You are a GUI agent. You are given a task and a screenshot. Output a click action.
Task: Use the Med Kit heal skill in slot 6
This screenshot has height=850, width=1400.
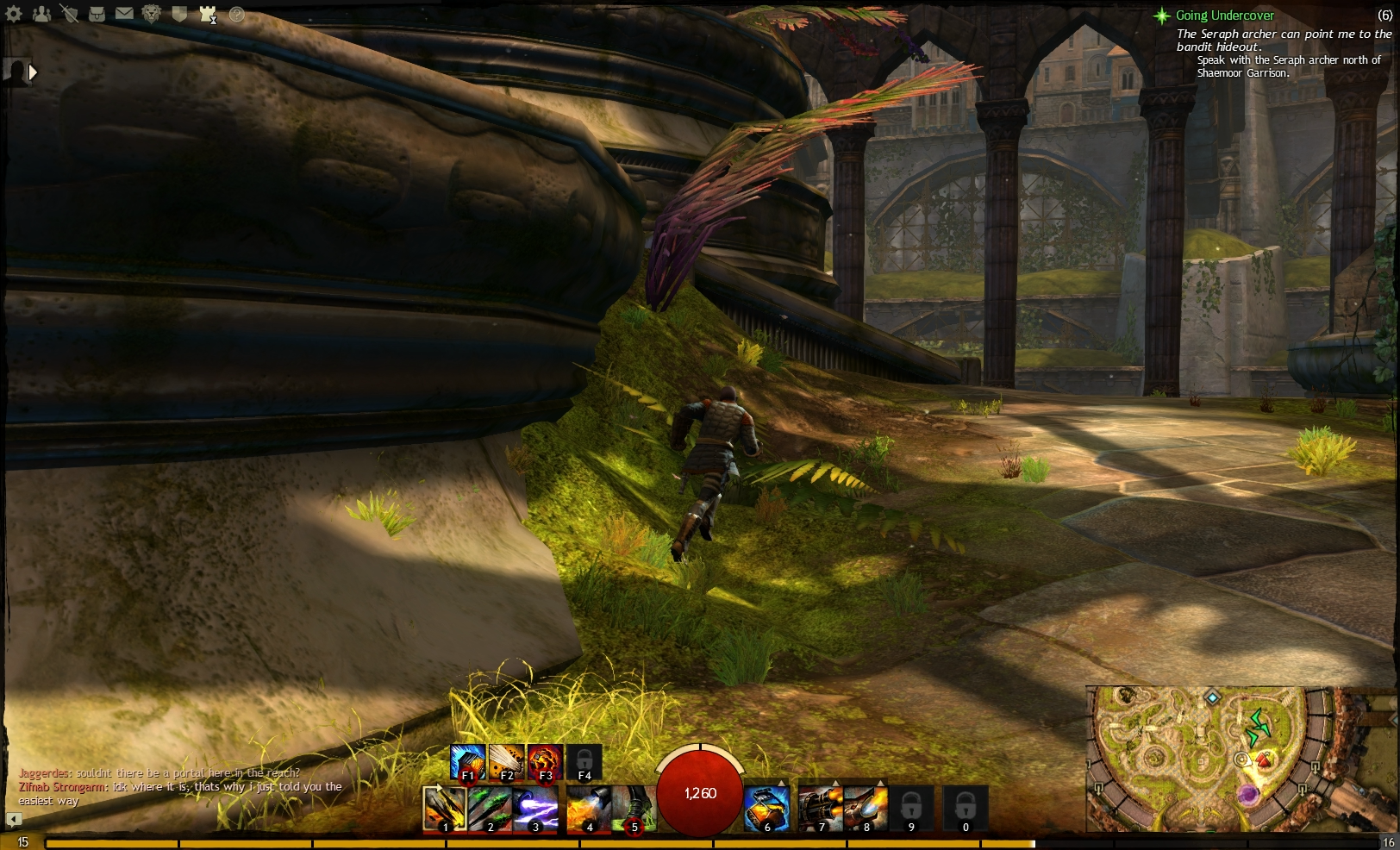[767, 808]
